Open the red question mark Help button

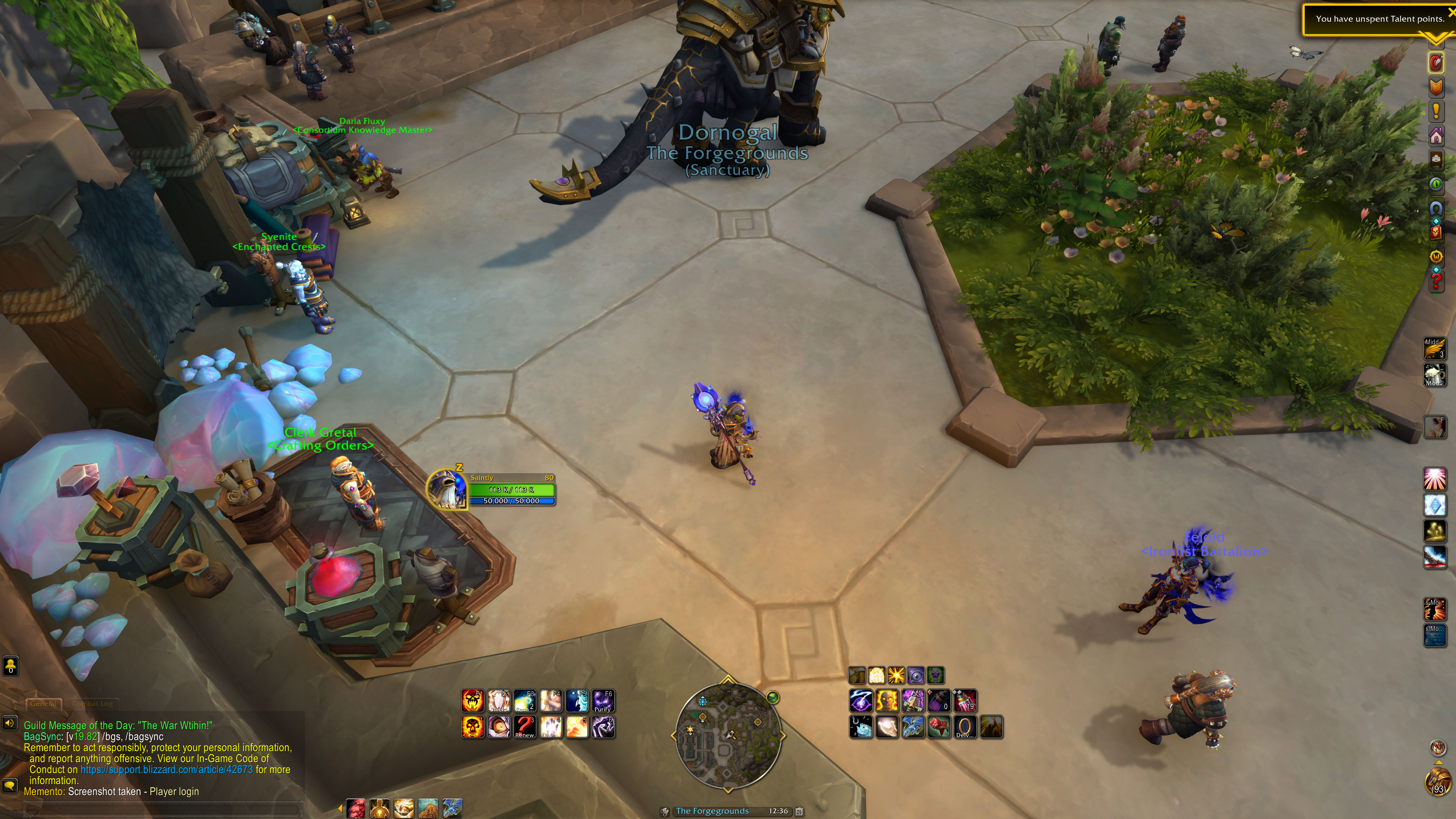[1436, 281]
